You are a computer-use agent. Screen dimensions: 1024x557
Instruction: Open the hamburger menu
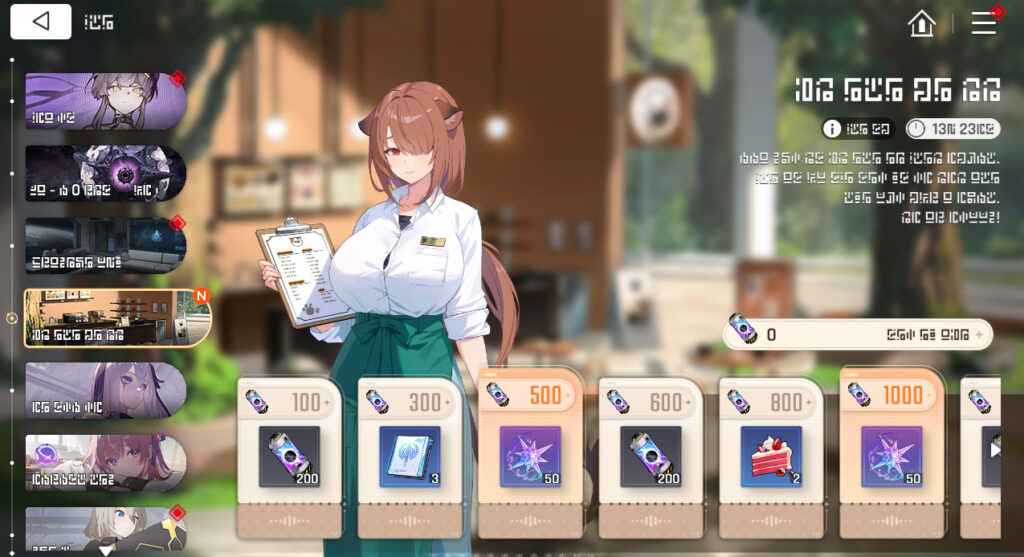pos(984,23)
